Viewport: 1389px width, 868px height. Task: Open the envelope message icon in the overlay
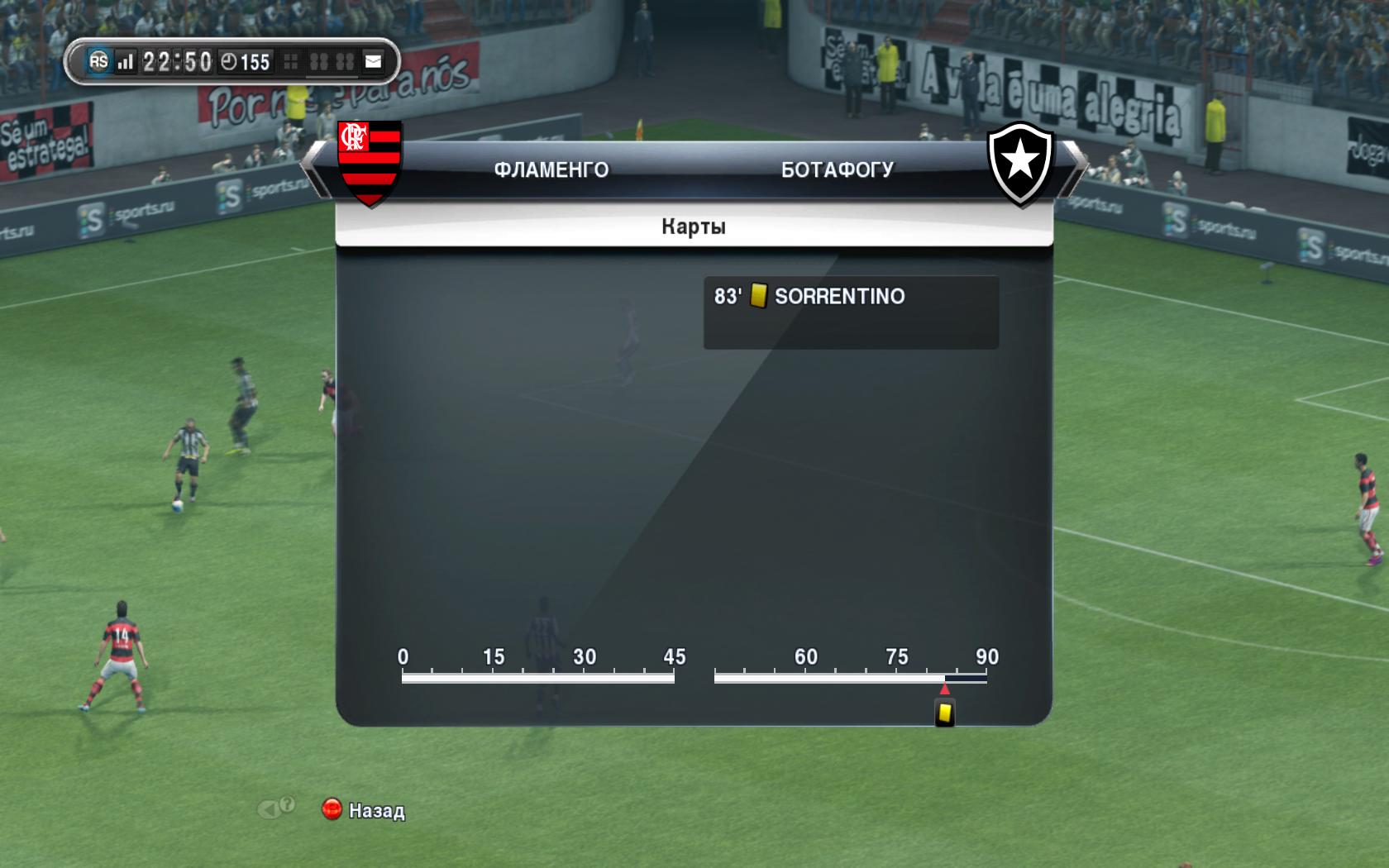click(374, 62)
